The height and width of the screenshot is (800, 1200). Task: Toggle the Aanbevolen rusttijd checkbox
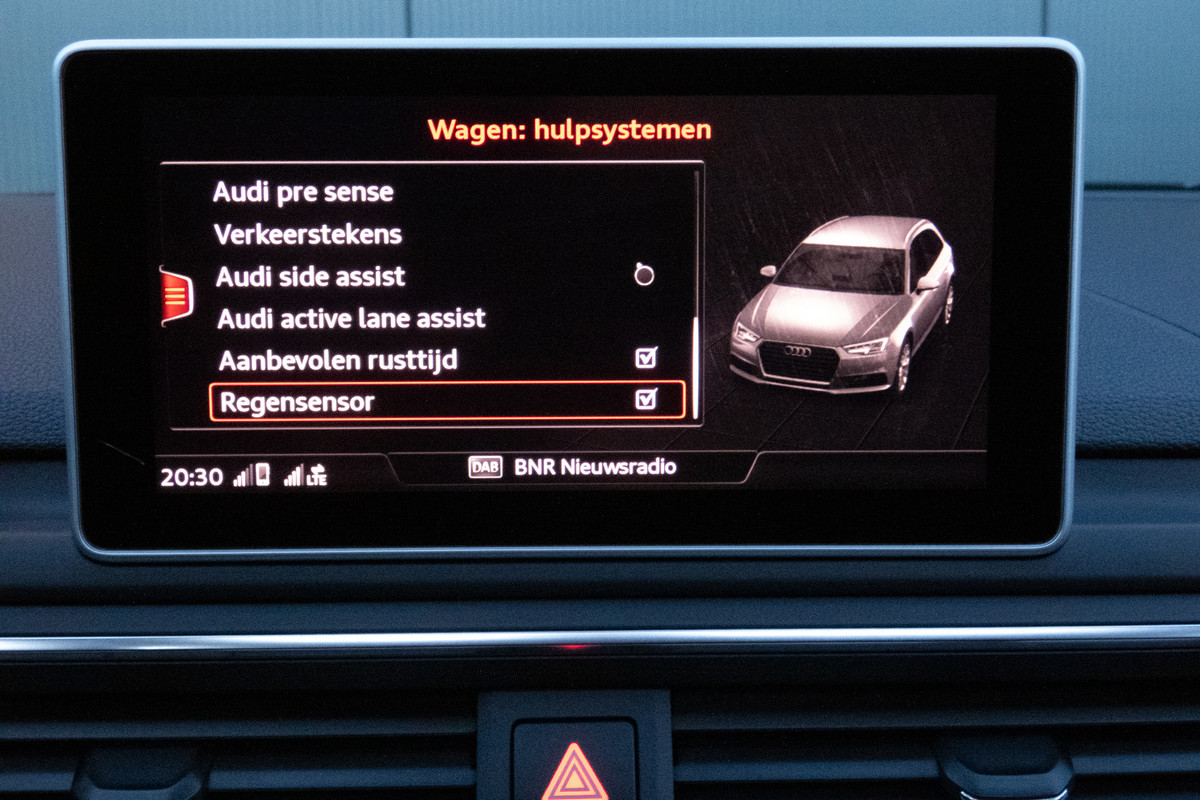click(x=646, y=358)
